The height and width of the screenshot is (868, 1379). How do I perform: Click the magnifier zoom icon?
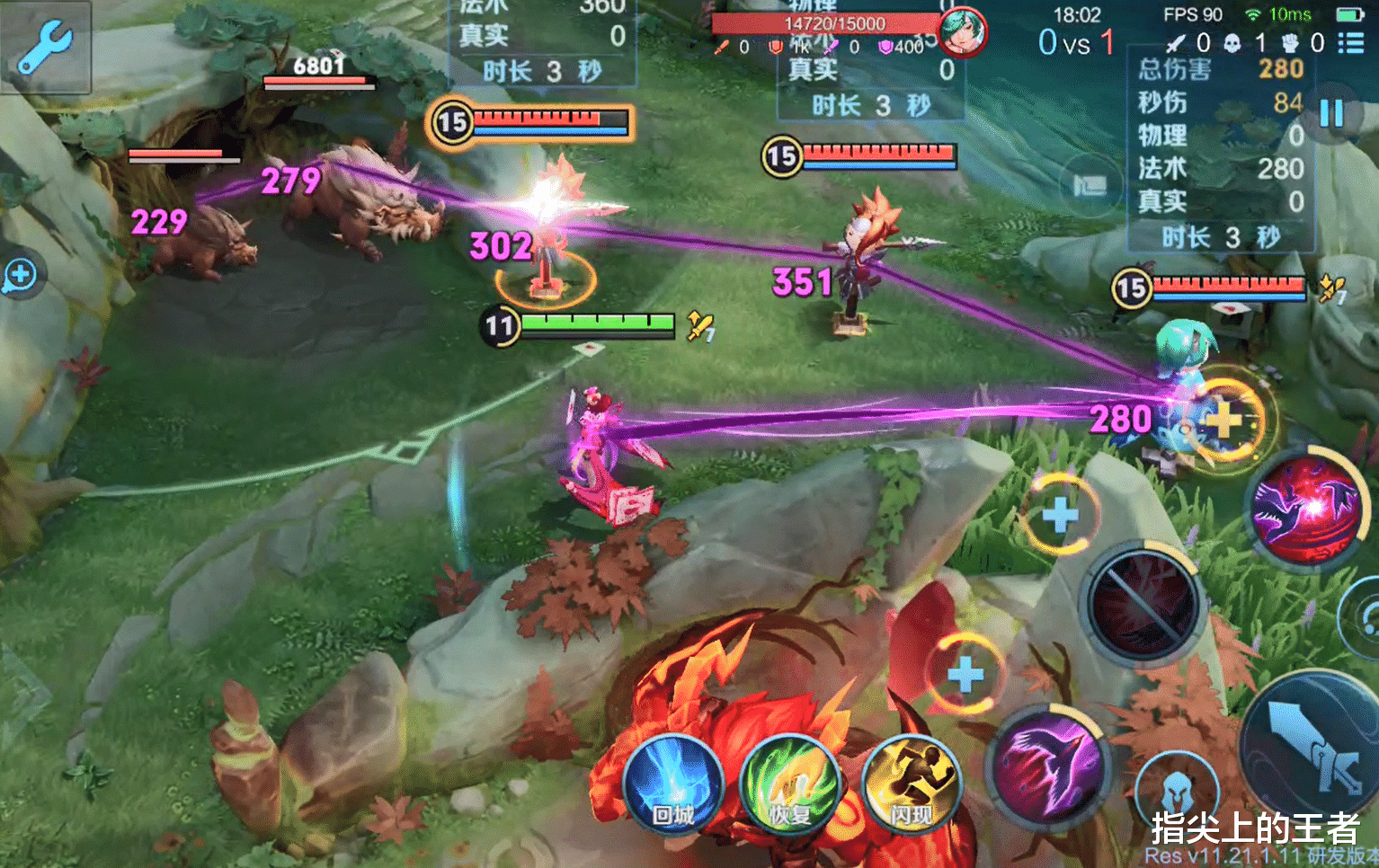20,275
